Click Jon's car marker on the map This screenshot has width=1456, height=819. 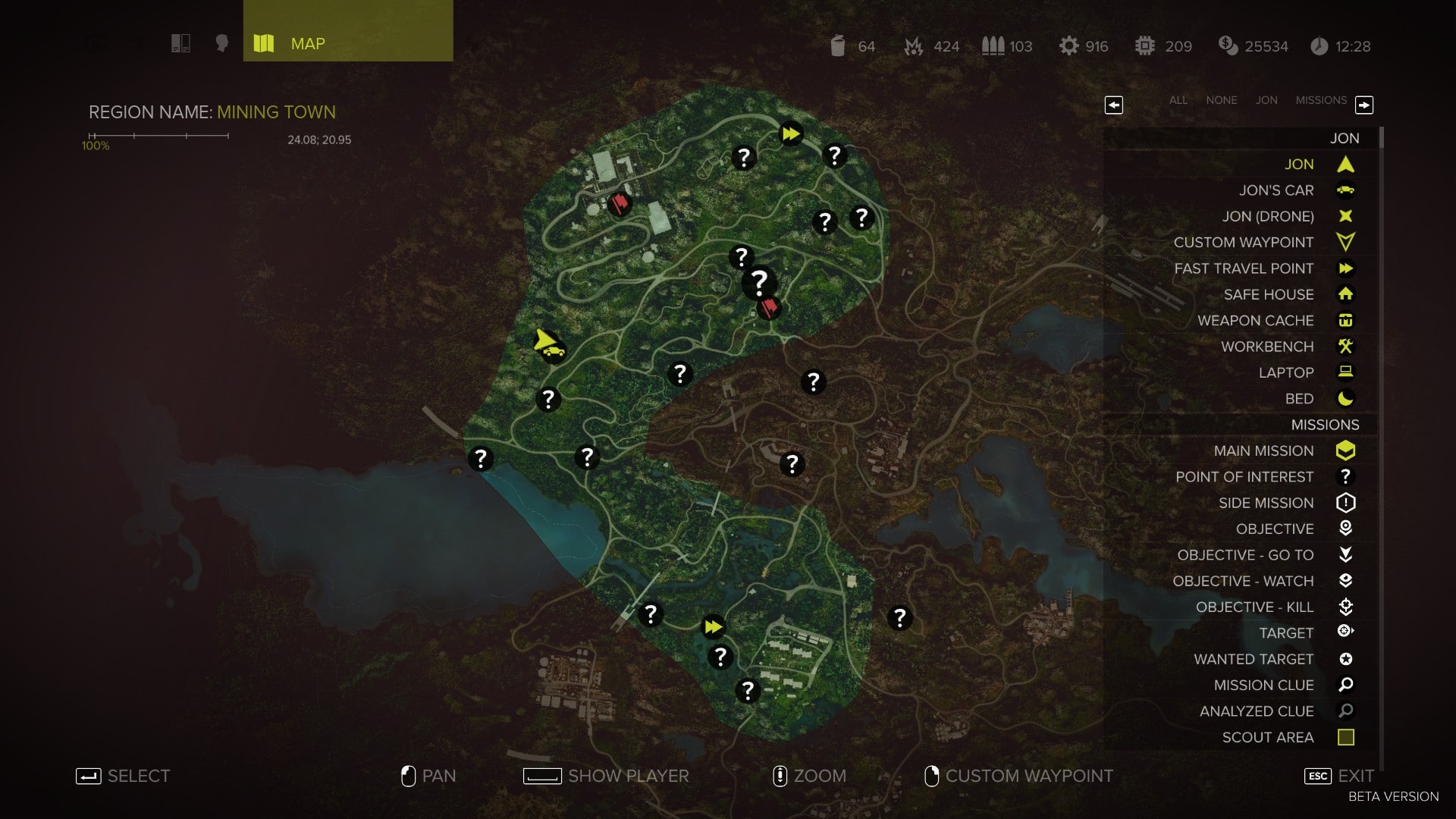coord(555,352)
